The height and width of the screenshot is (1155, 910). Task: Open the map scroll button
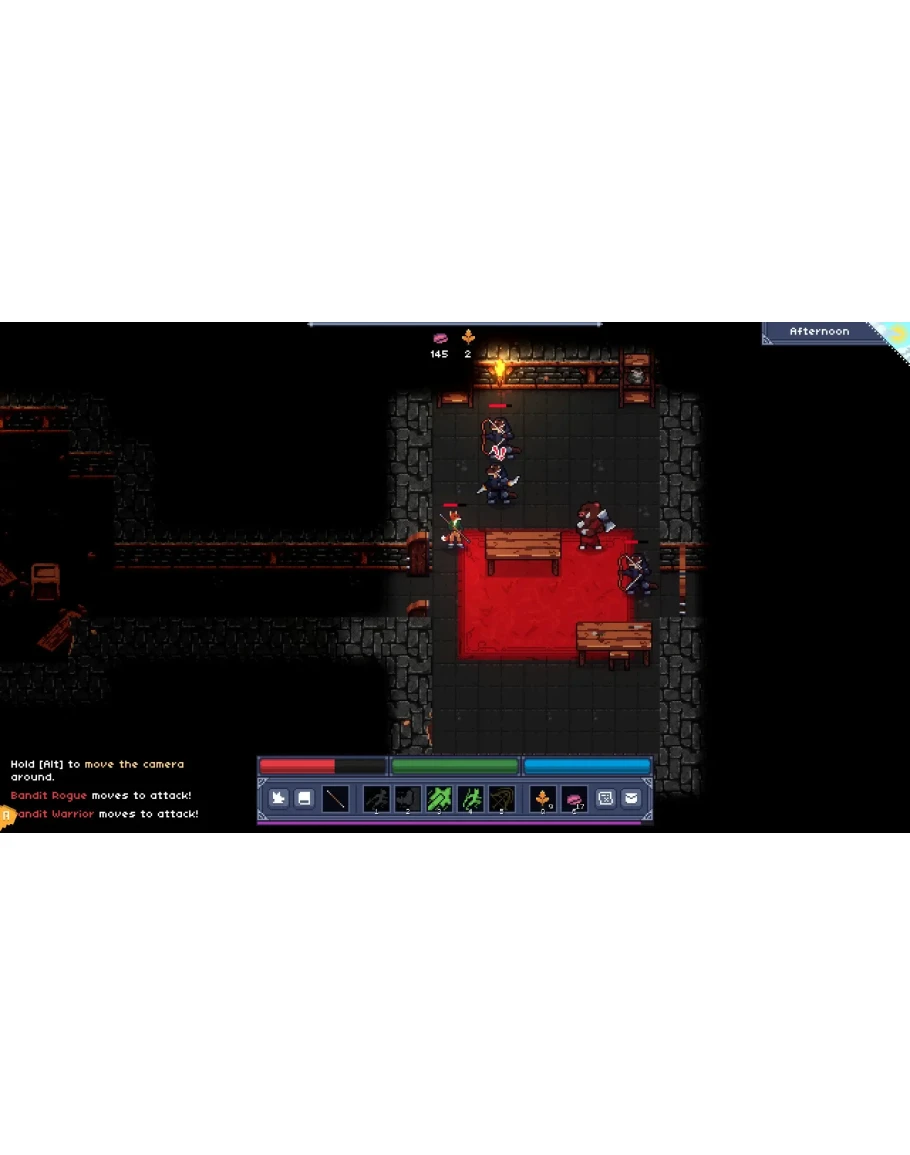pos(606,798)
